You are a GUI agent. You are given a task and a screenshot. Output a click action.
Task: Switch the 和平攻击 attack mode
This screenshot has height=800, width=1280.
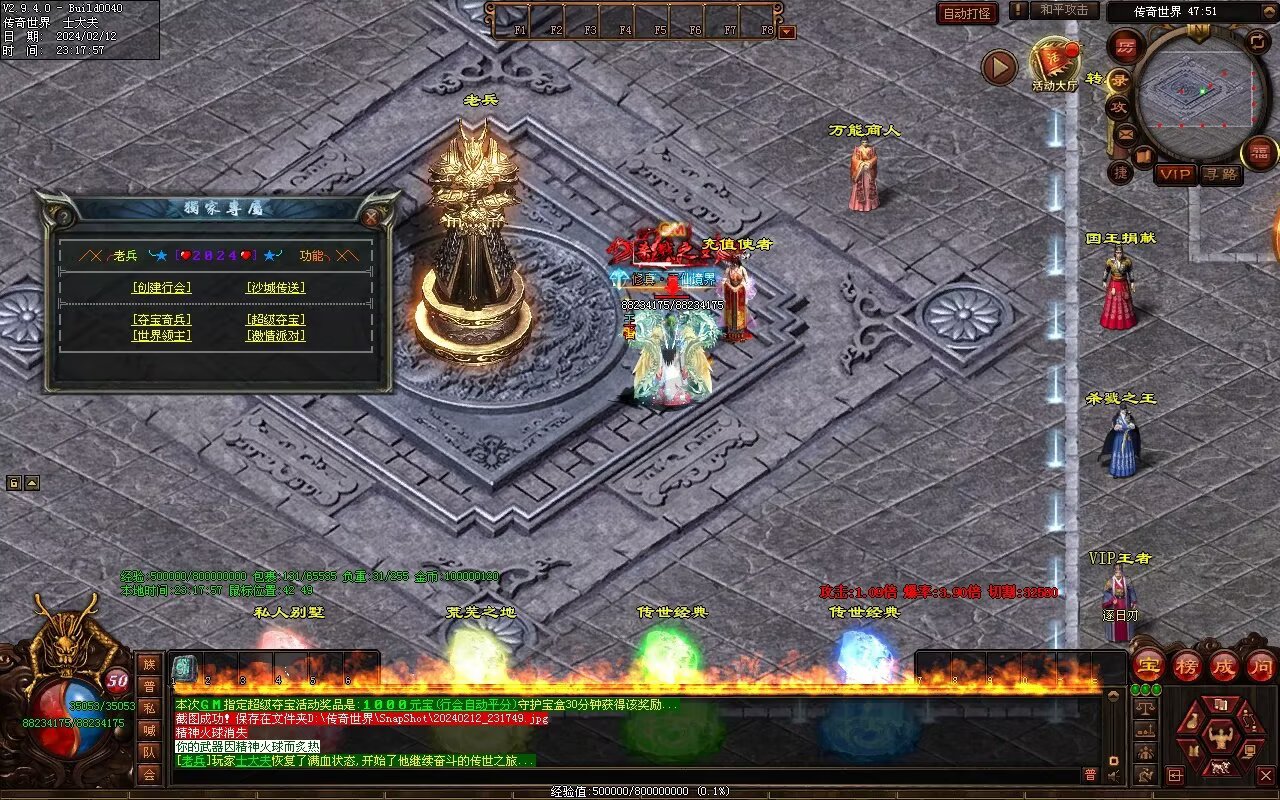tap(1063, 10)
